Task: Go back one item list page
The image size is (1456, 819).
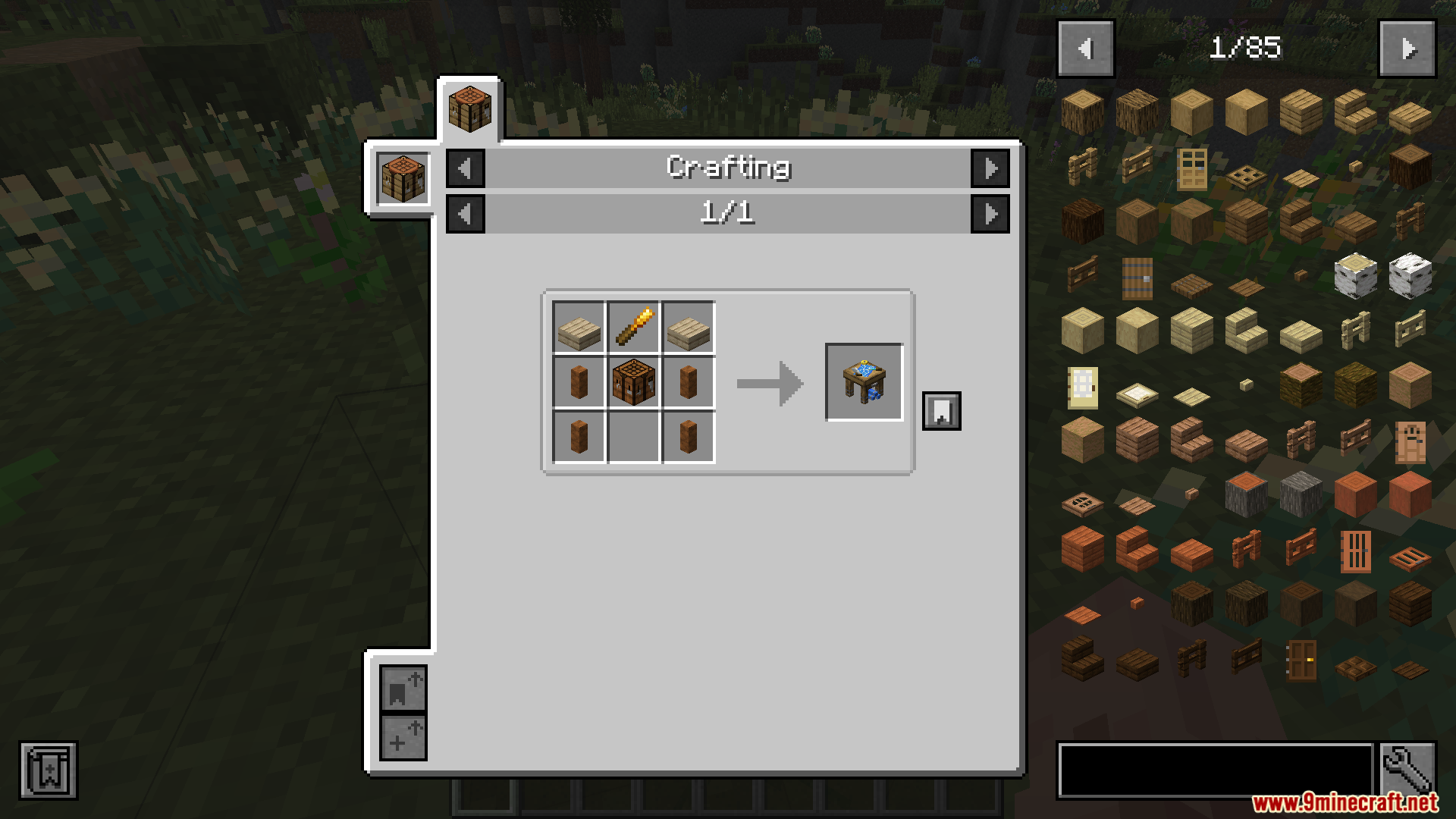Action: 1085,49
